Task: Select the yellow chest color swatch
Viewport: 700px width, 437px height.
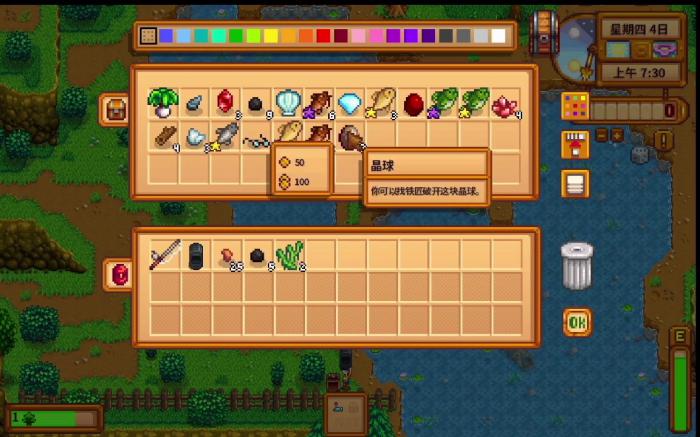Action: tap(271, 37)
